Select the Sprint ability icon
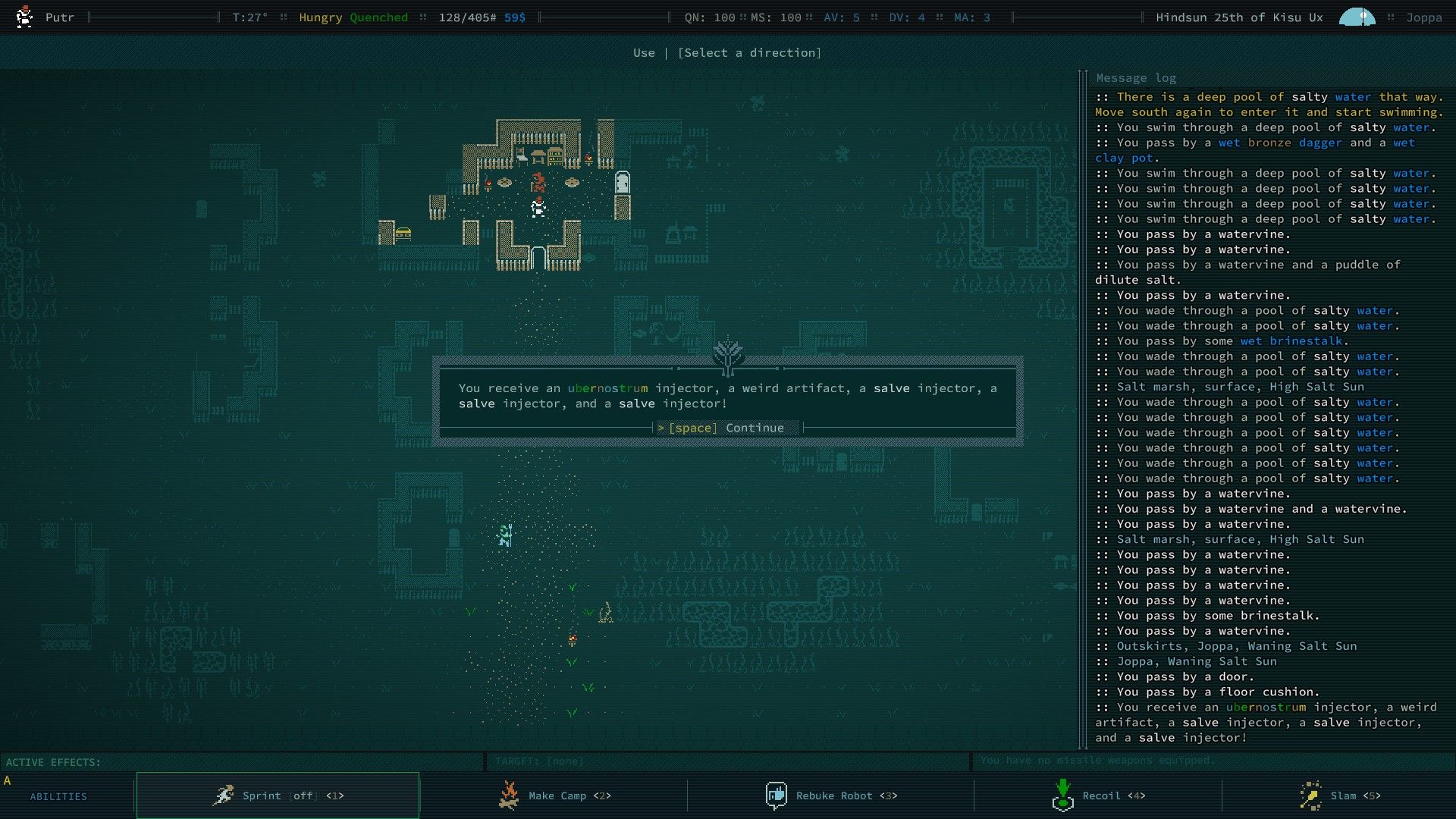 point(224,795)
